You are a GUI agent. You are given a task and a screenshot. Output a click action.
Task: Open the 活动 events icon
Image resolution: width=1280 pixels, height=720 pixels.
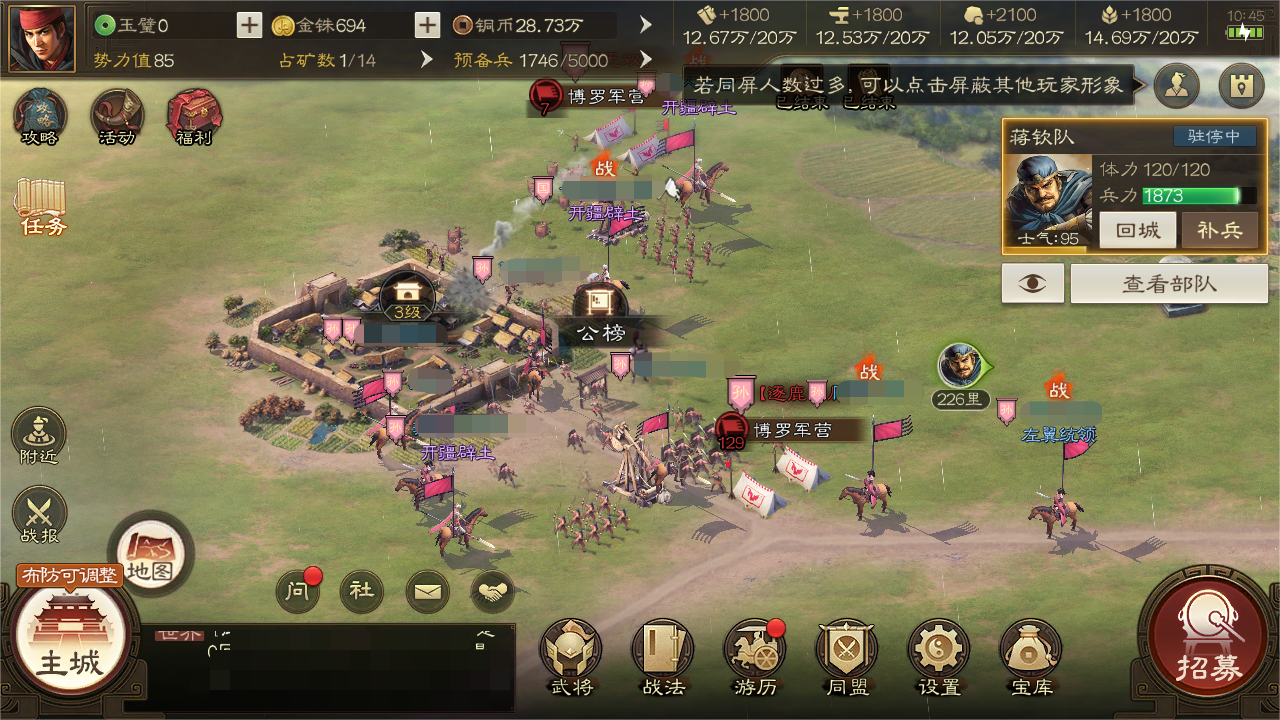coord(117,116)
